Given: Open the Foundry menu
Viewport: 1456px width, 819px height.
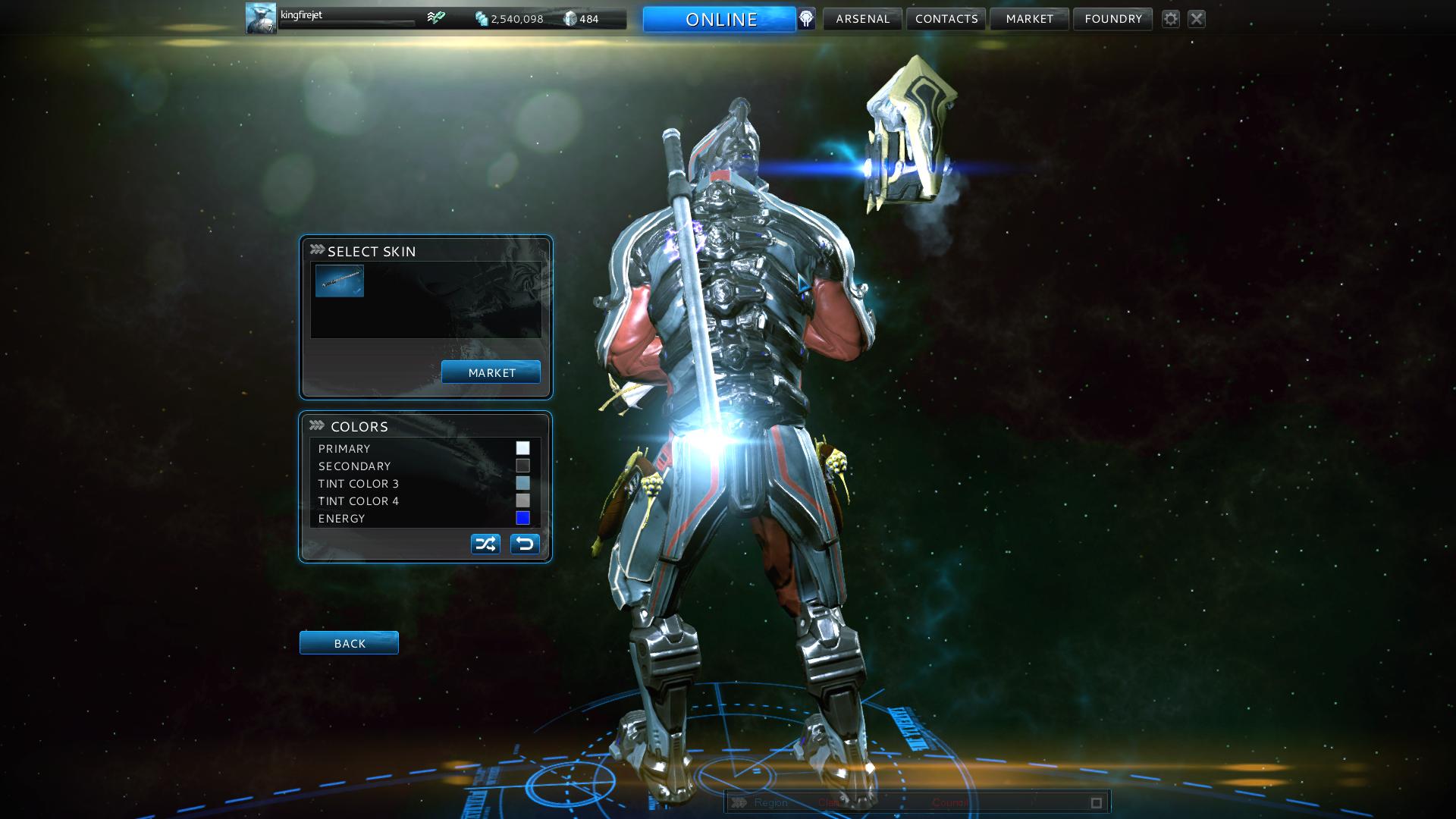Looking at the screenshot, I should (1112, 19).
